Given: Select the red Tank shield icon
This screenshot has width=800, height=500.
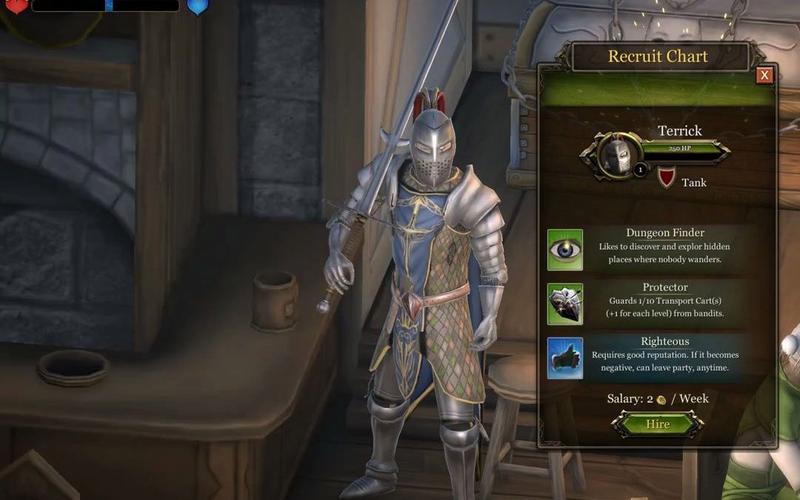Looking at the screenshot, I should 666,178.
